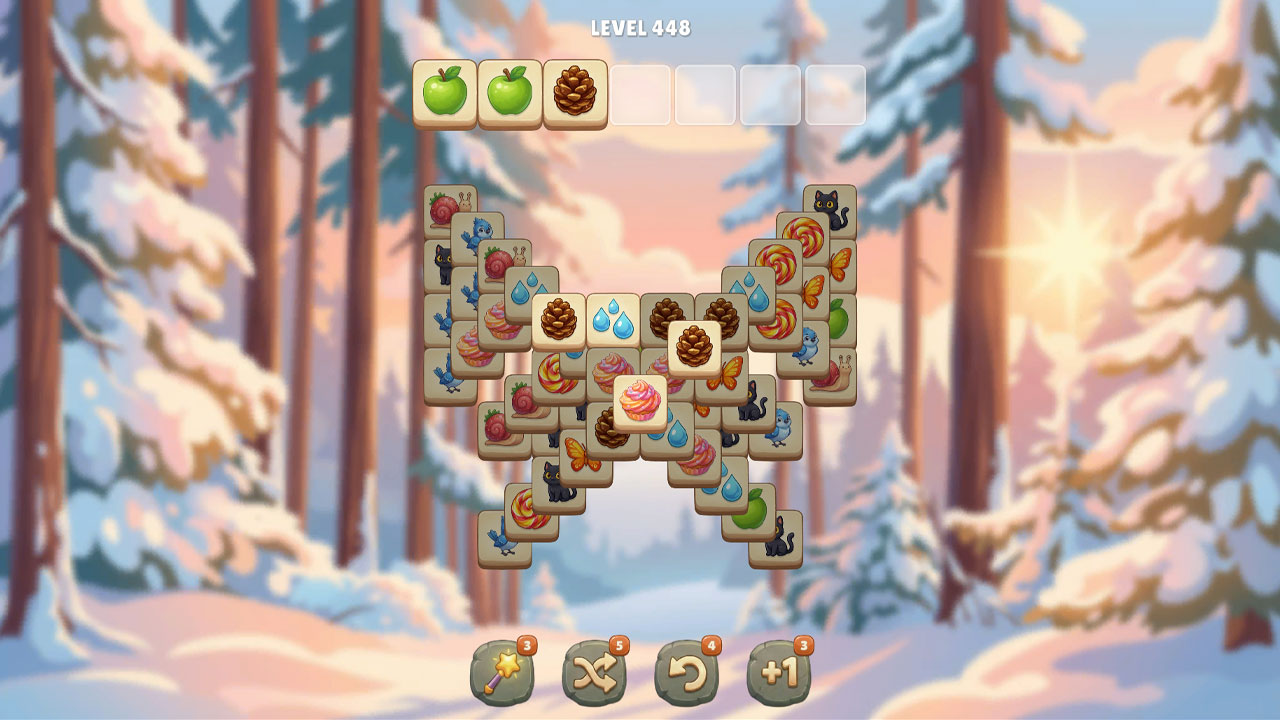The width and height of the screenshot is (1280, 720).
Task: Click the LEVEL 448 heading
Action: (640, 28)
